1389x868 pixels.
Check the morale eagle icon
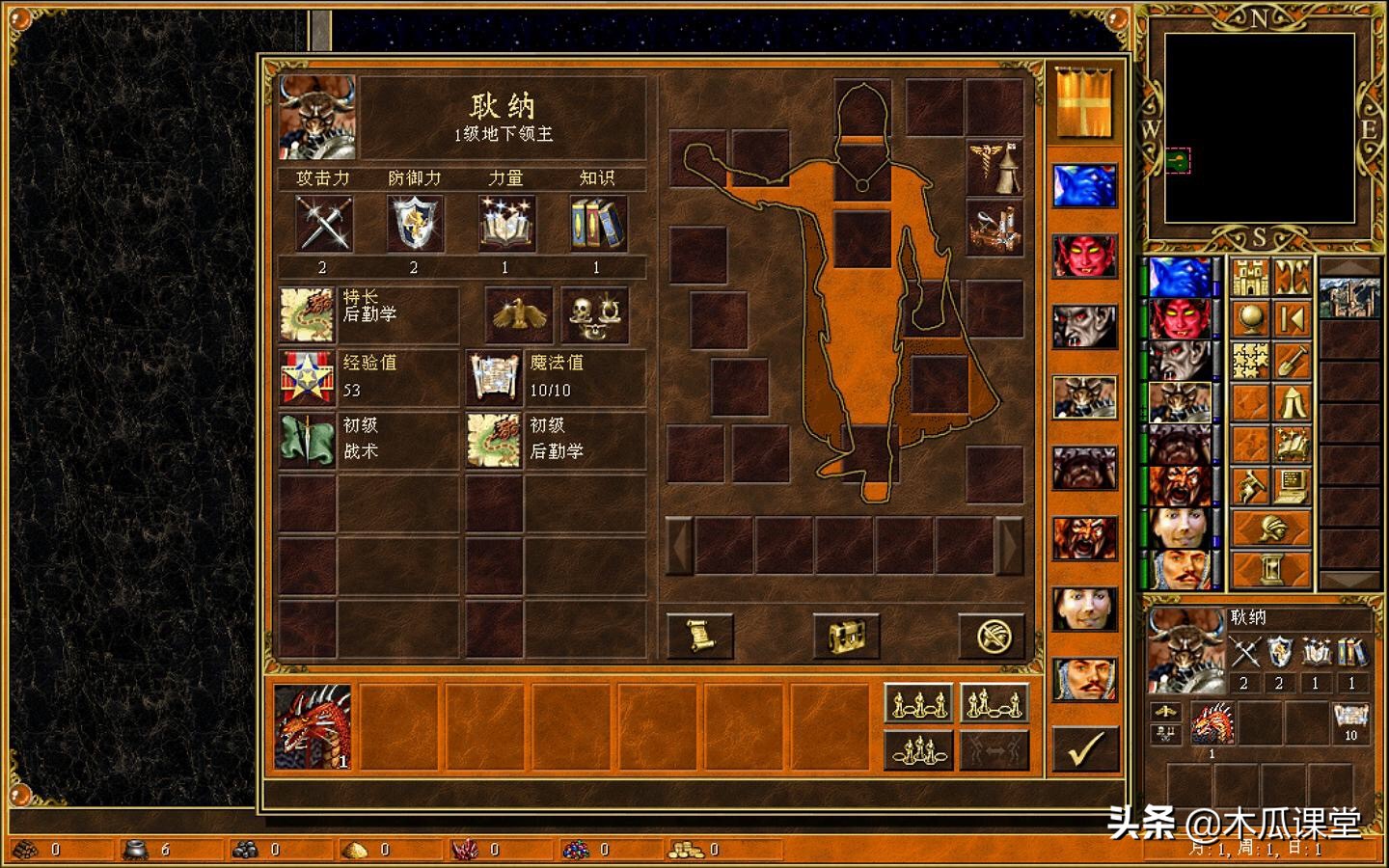point(518,314)
